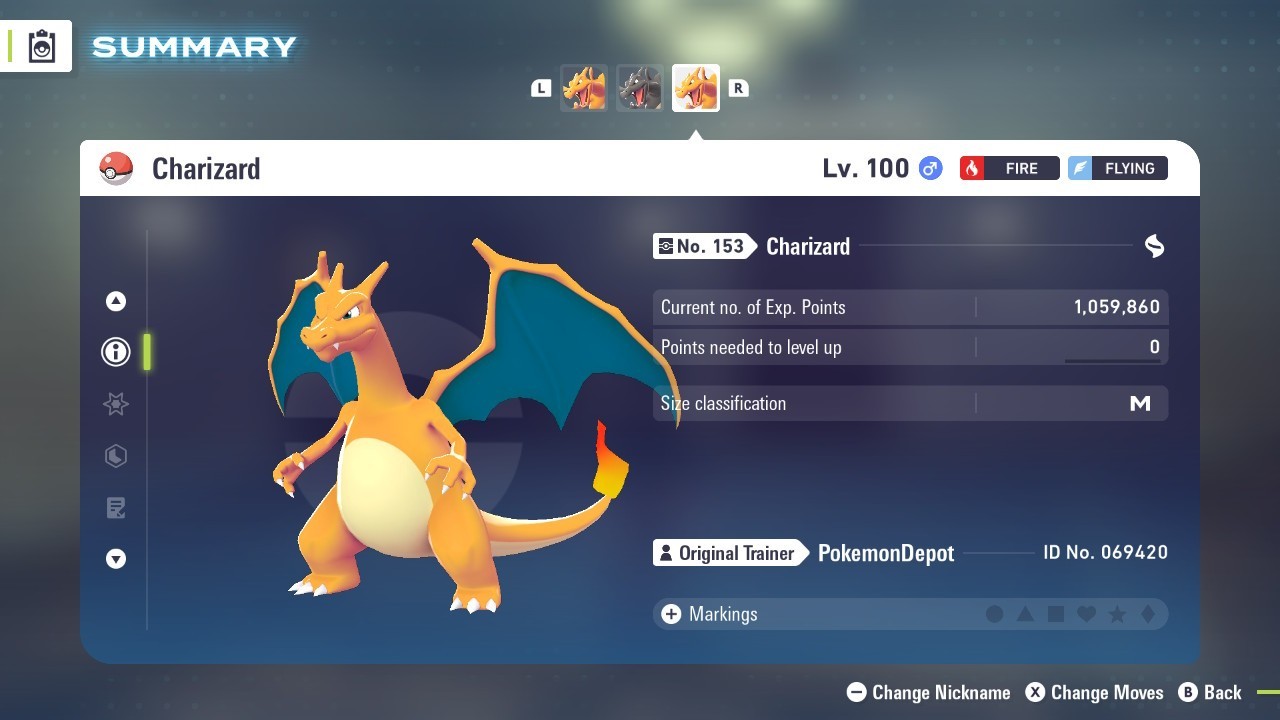Toggle the heart marking
The image size is (1280, 720).
click(x=1086, y=614)
